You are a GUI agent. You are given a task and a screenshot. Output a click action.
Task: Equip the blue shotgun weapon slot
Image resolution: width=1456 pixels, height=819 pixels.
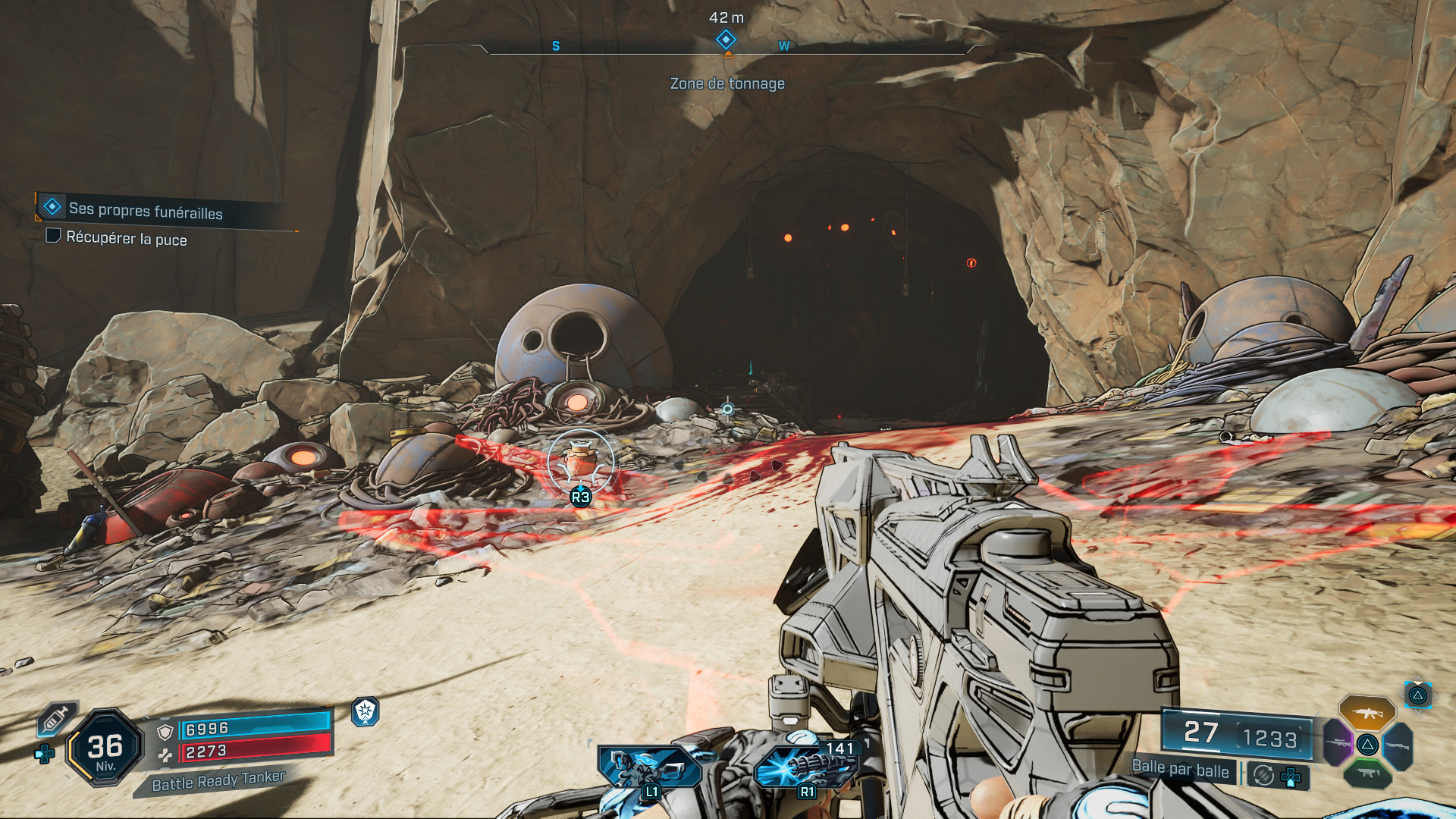point(1398,745)
